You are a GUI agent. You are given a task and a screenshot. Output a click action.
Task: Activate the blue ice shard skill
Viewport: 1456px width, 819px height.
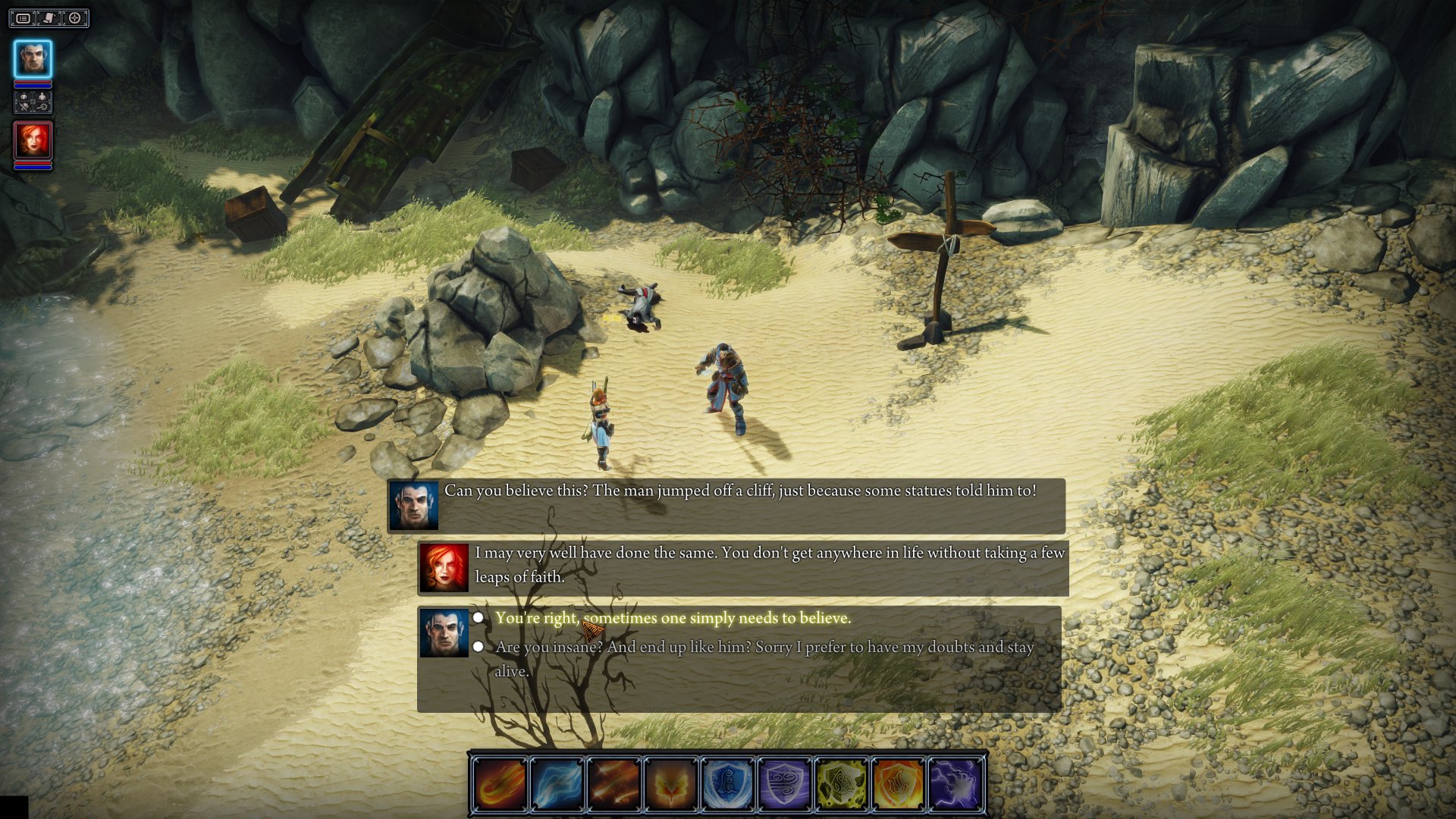coord(557,784)
